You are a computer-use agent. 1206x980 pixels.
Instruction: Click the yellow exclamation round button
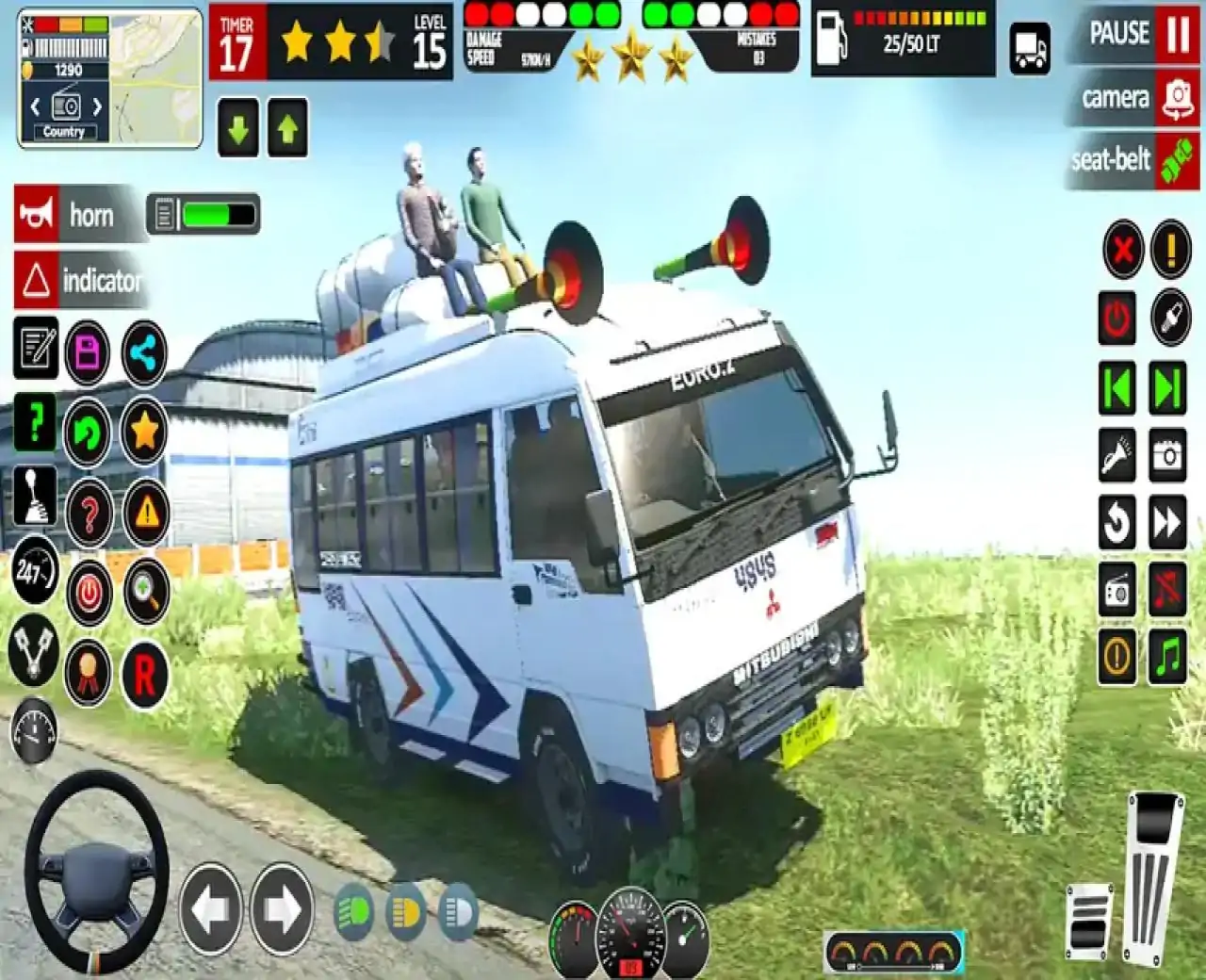pyautogui.click(x=1171, y=250)
